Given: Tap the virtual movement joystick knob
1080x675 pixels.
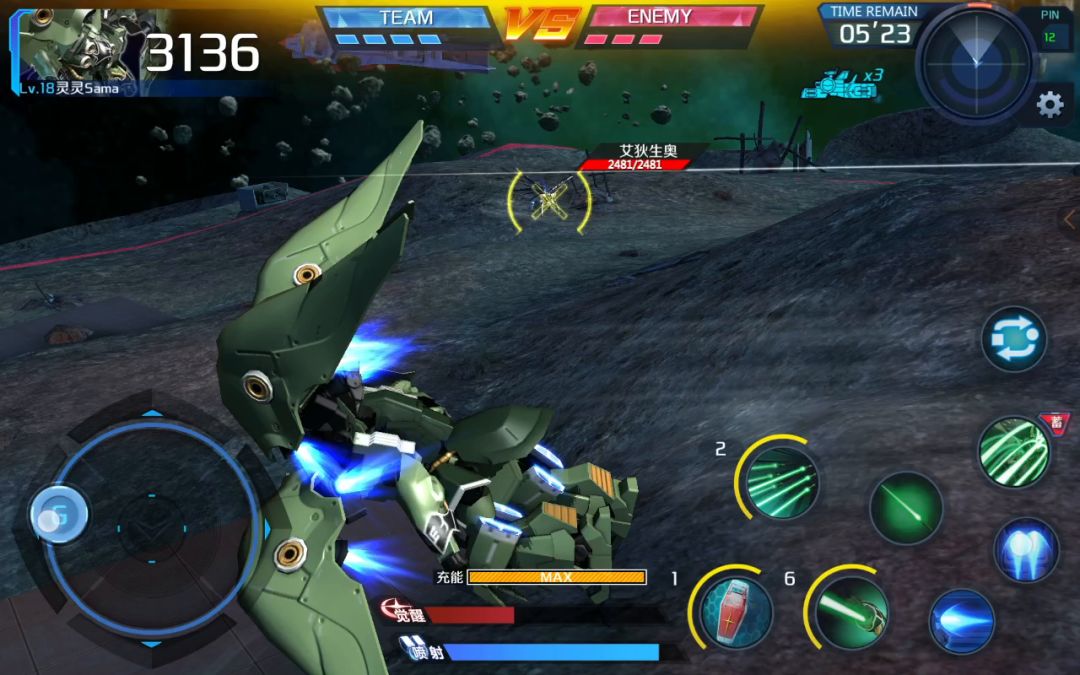Looking at the screenshot, I should (59, 515).
